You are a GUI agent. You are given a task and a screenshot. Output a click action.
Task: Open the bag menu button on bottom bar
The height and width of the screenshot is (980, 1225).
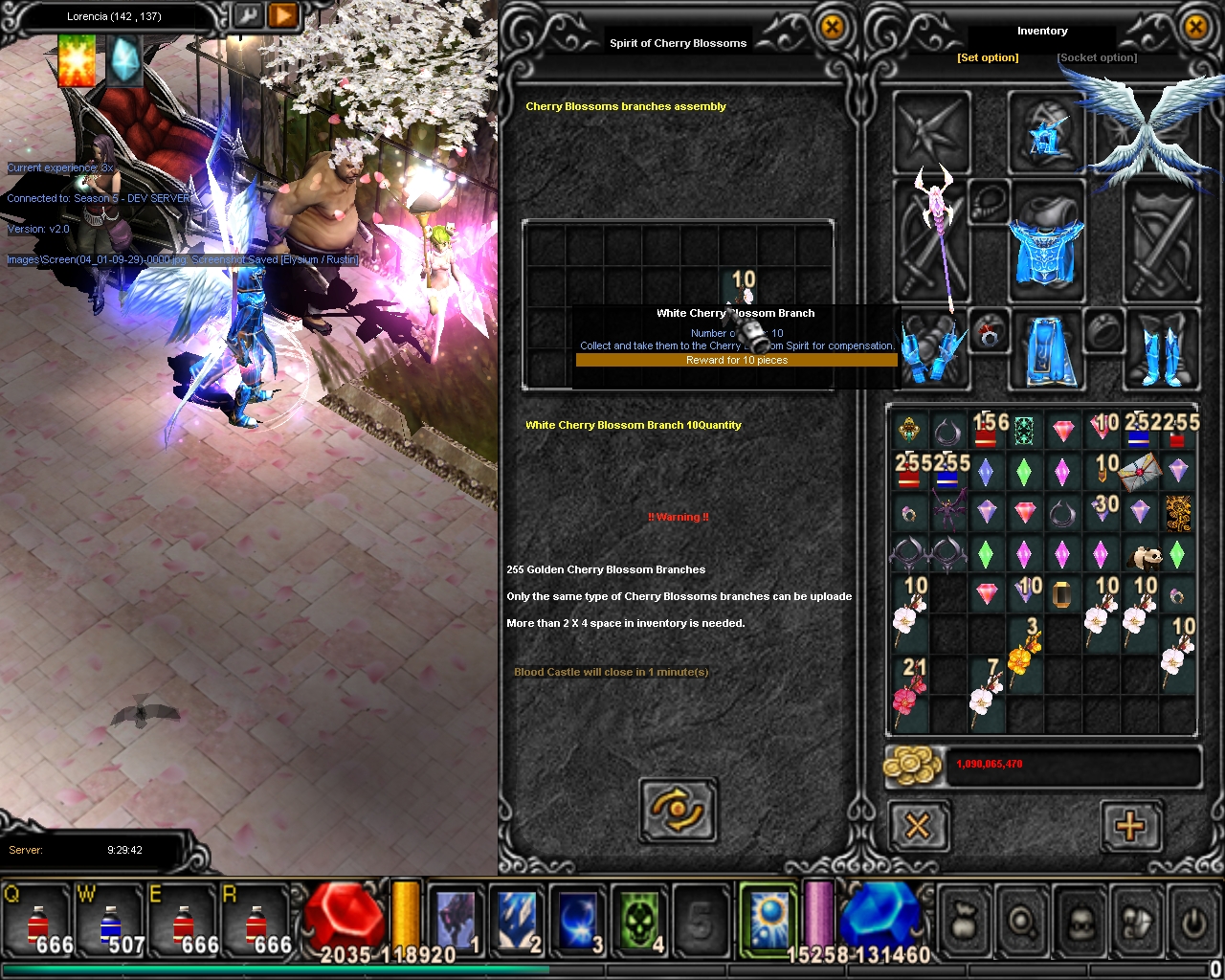click(x=964, y=921)
